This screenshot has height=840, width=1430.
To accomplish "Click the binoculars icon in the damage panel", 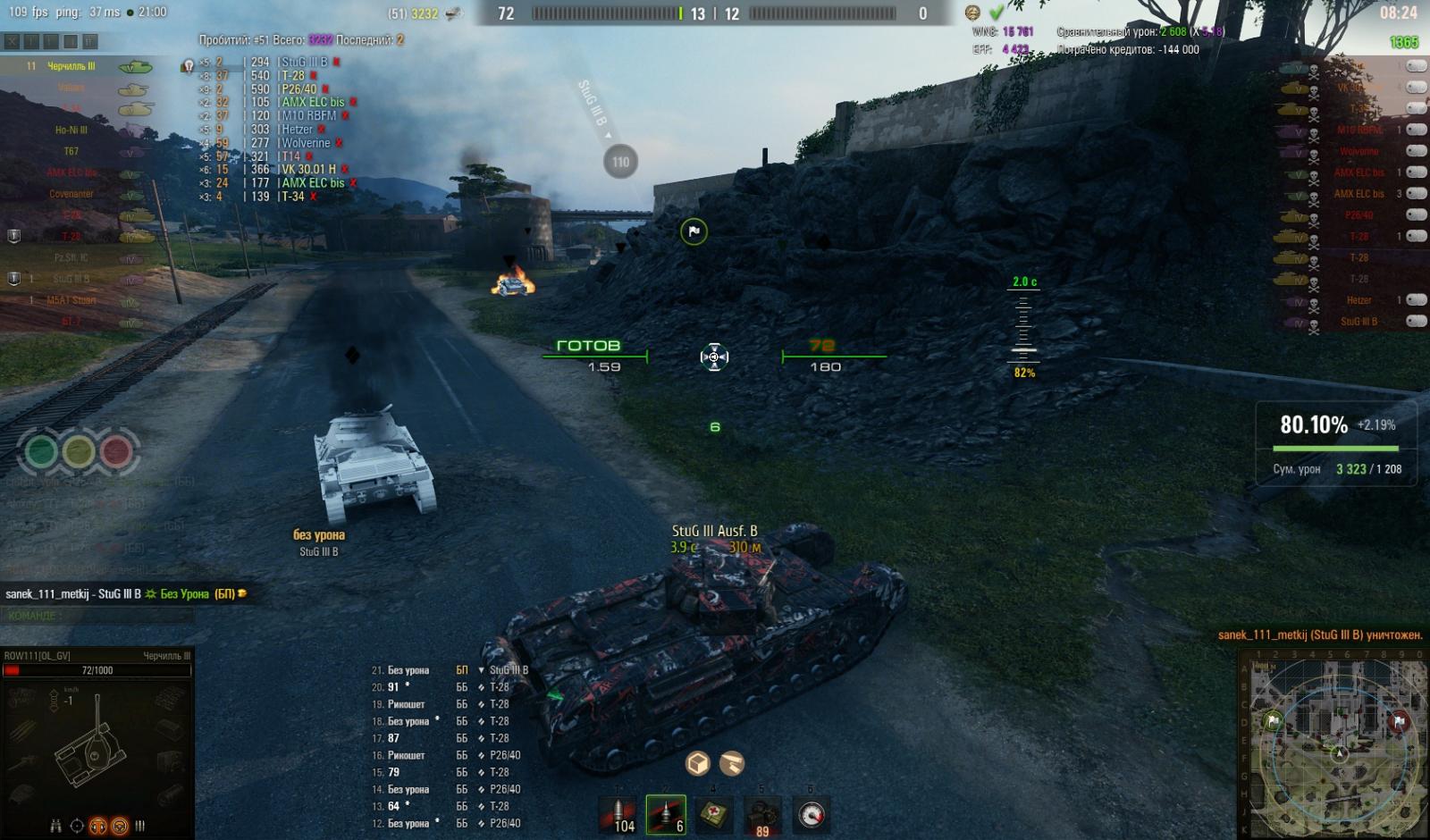I will tap(55, 827).
